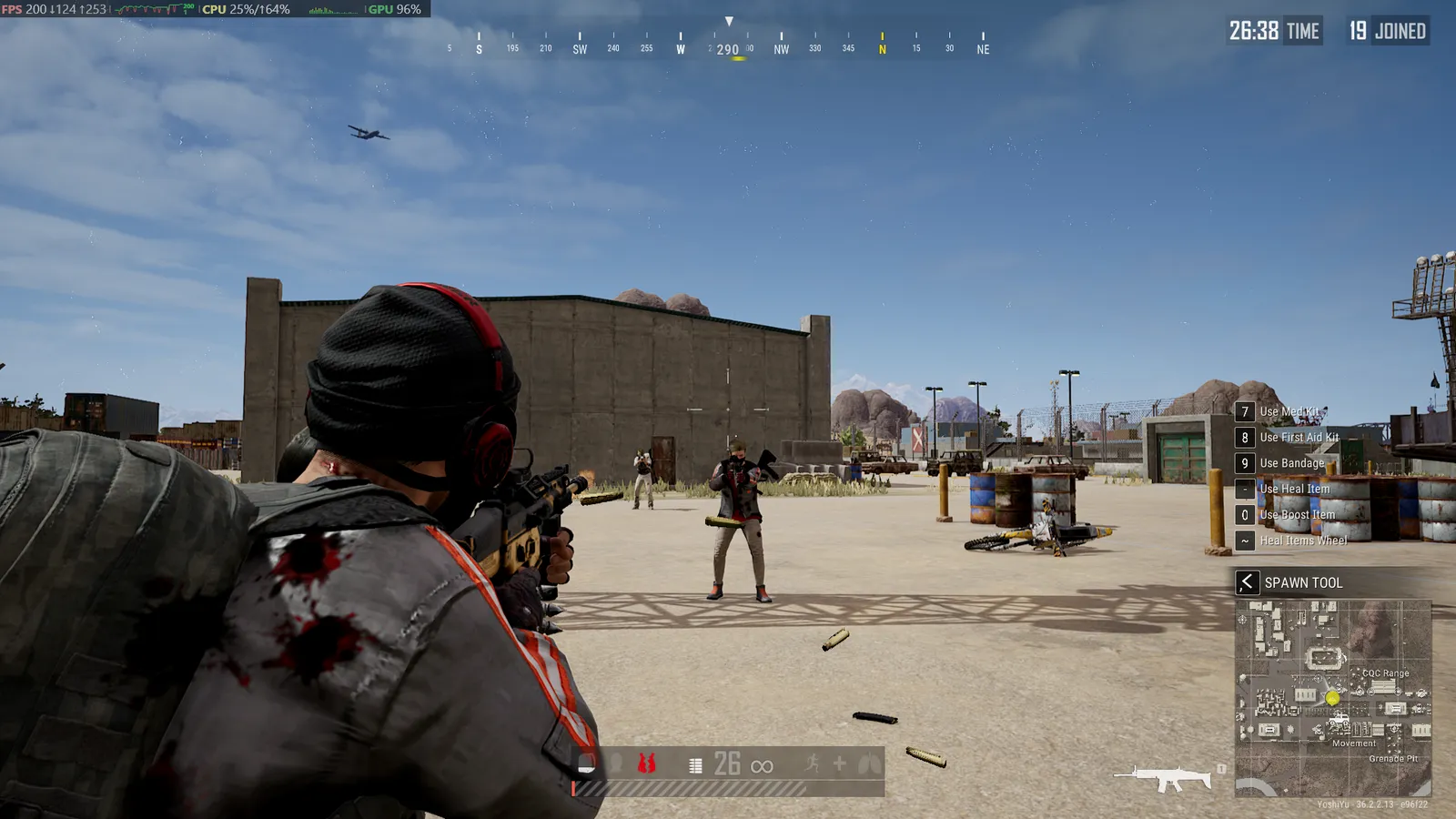The height and width of the screenshot is (819, 1456).
Task: Toggle the fire mode bullets icon
Action: click(696, 765)
